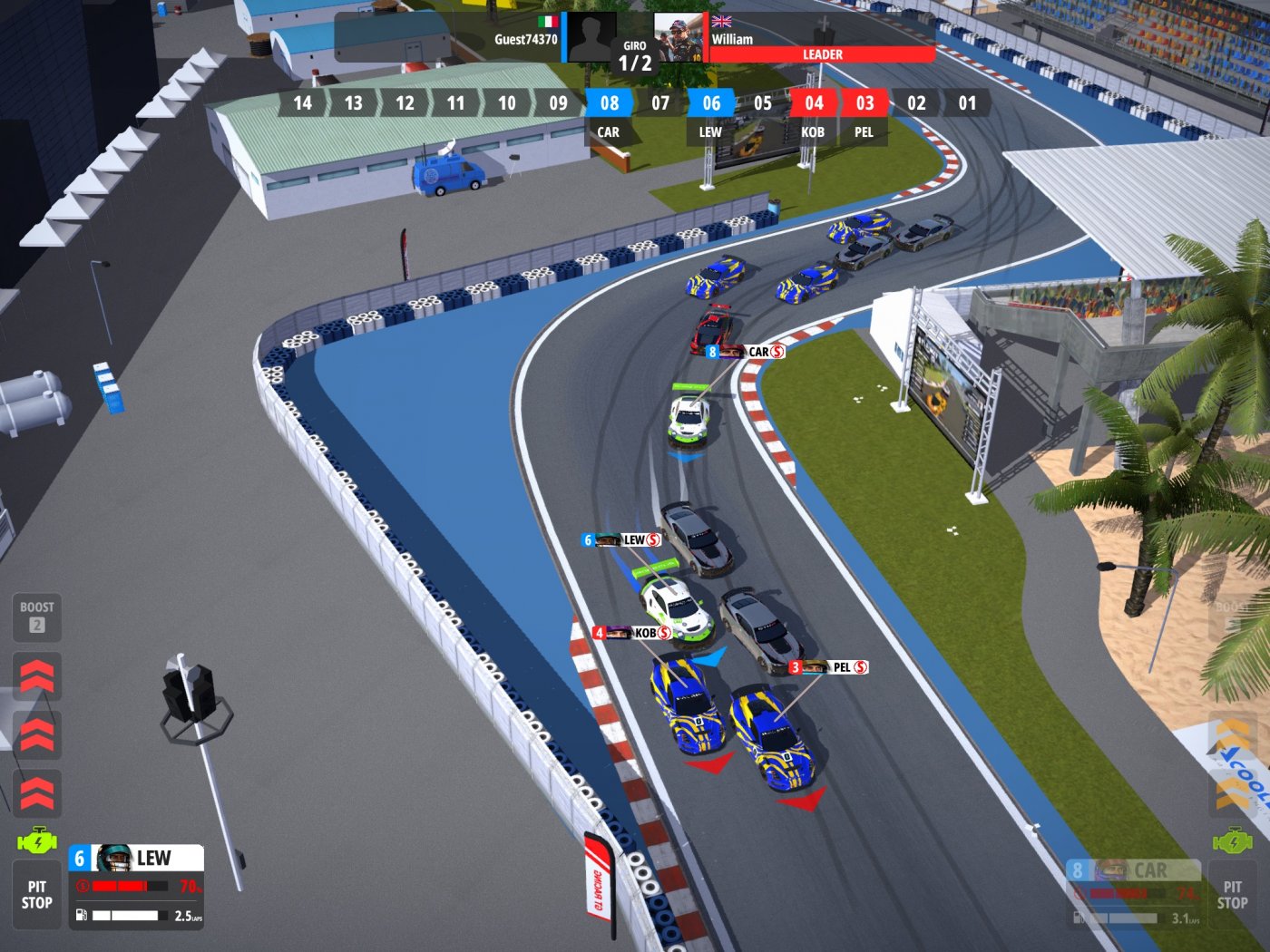1270x952 pixels.
Task: Tap the red tyre S icon on LEW's card
Action: click(x=82, y=886)
